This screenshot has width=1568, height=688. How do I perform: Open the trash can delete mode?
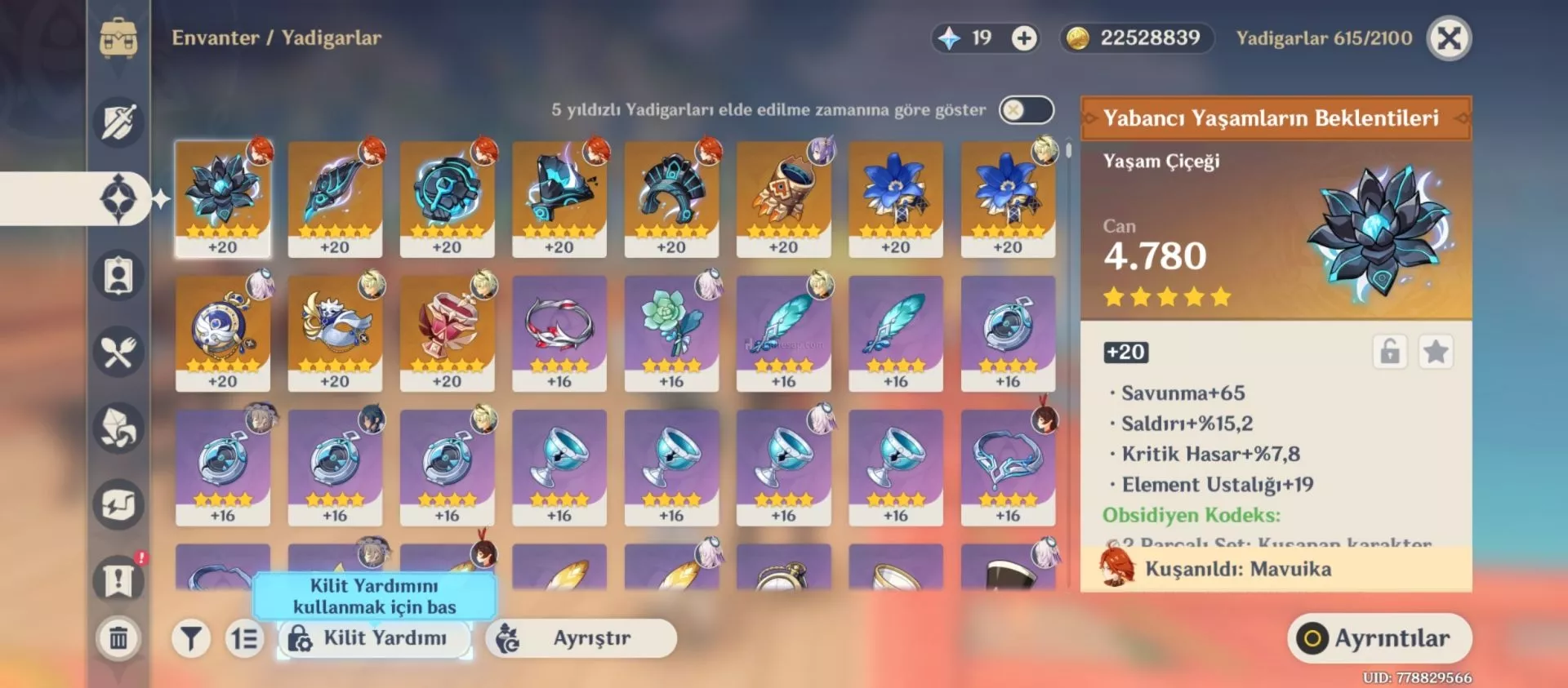click(x=118, y=637)
